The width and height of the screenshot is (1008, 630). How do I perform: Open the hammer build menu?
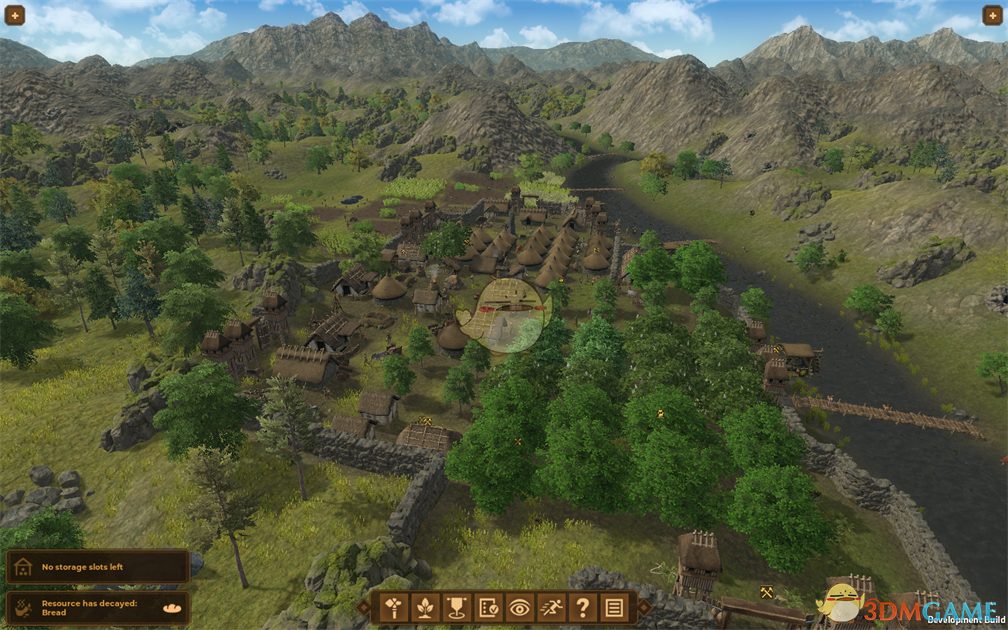point(395,606)
